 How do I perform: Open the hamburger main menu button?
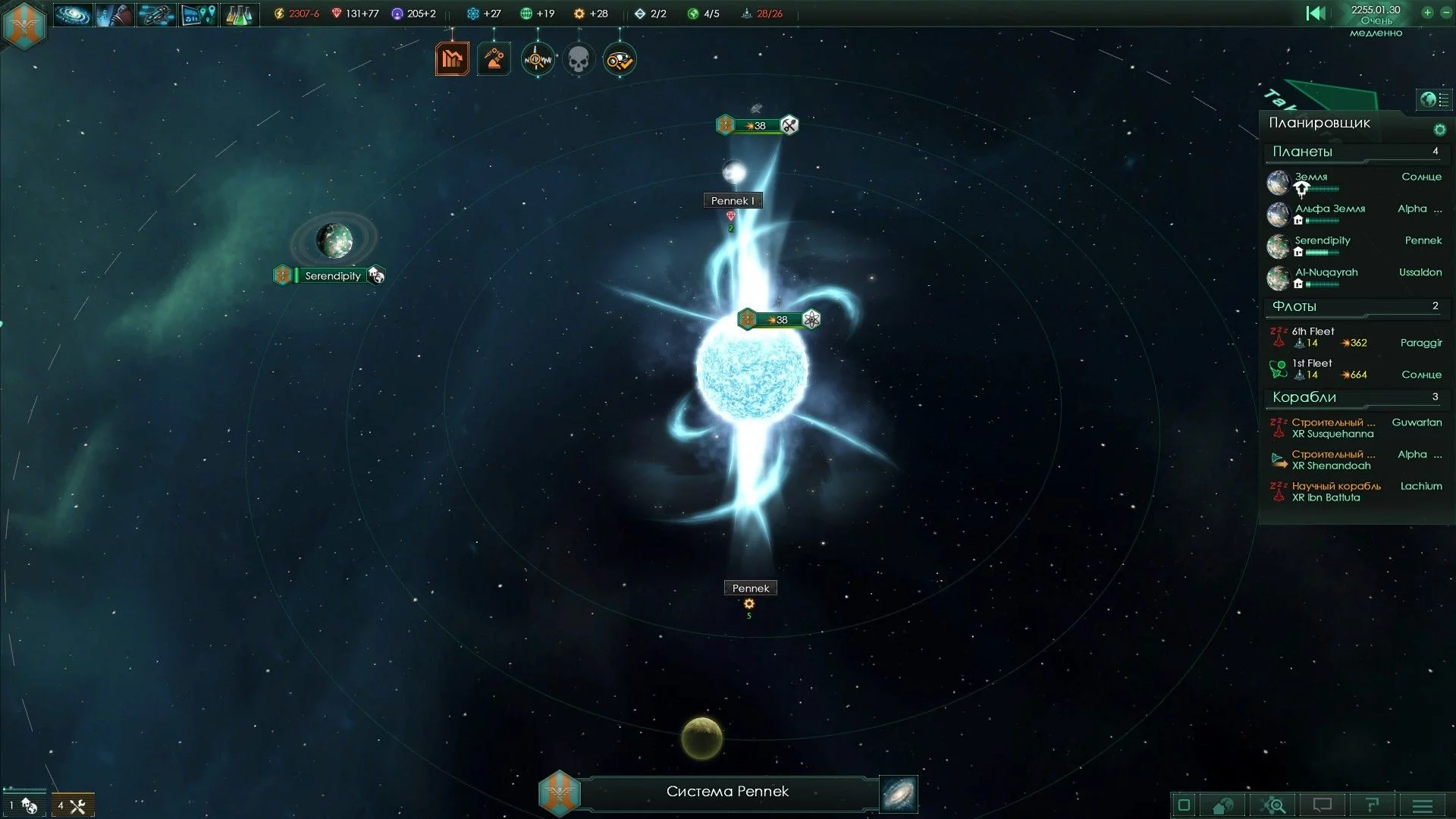1423,805
